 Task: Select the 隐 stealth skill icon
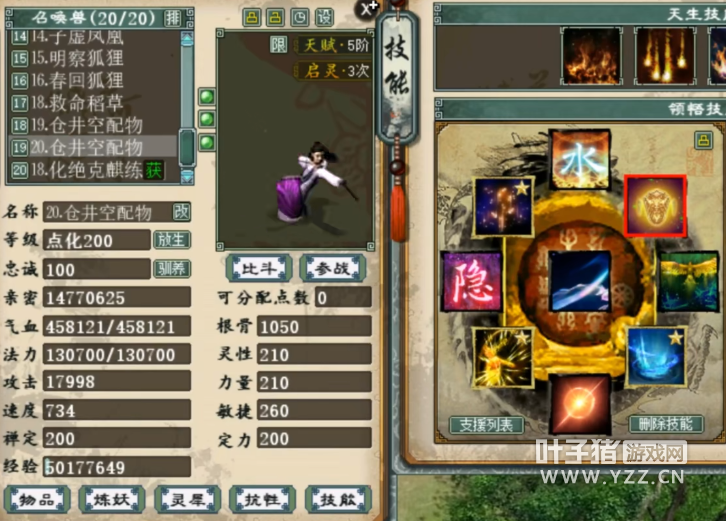[x=471, y=278]
